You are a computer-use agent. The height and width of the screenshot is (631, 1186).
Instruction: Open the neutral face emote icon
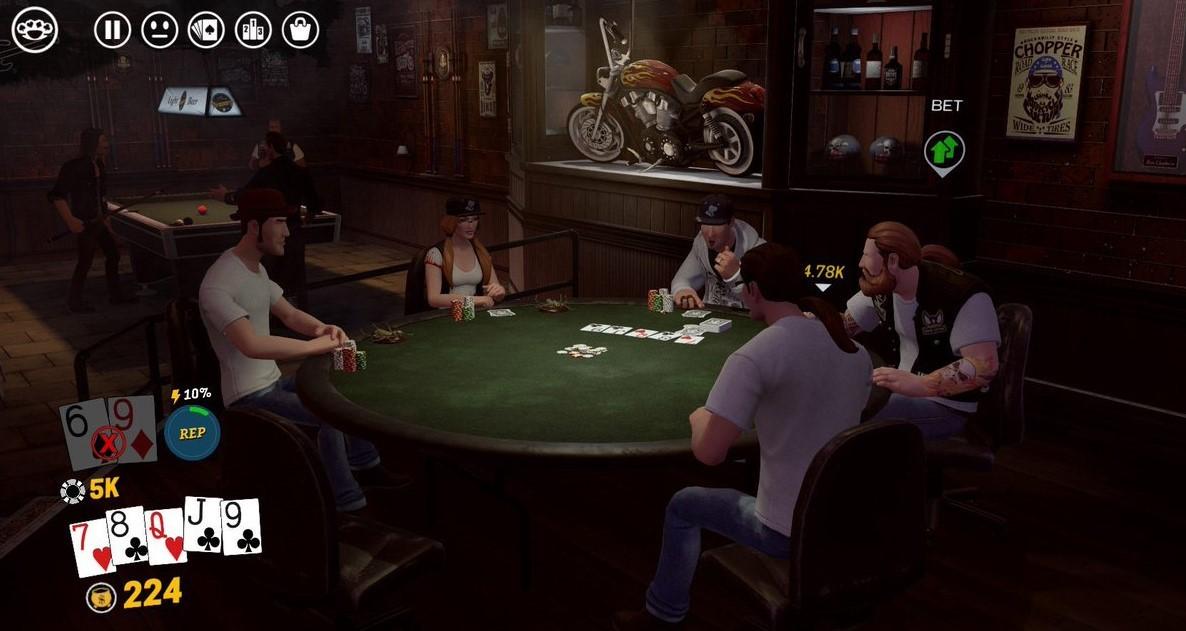coord(159,29)
